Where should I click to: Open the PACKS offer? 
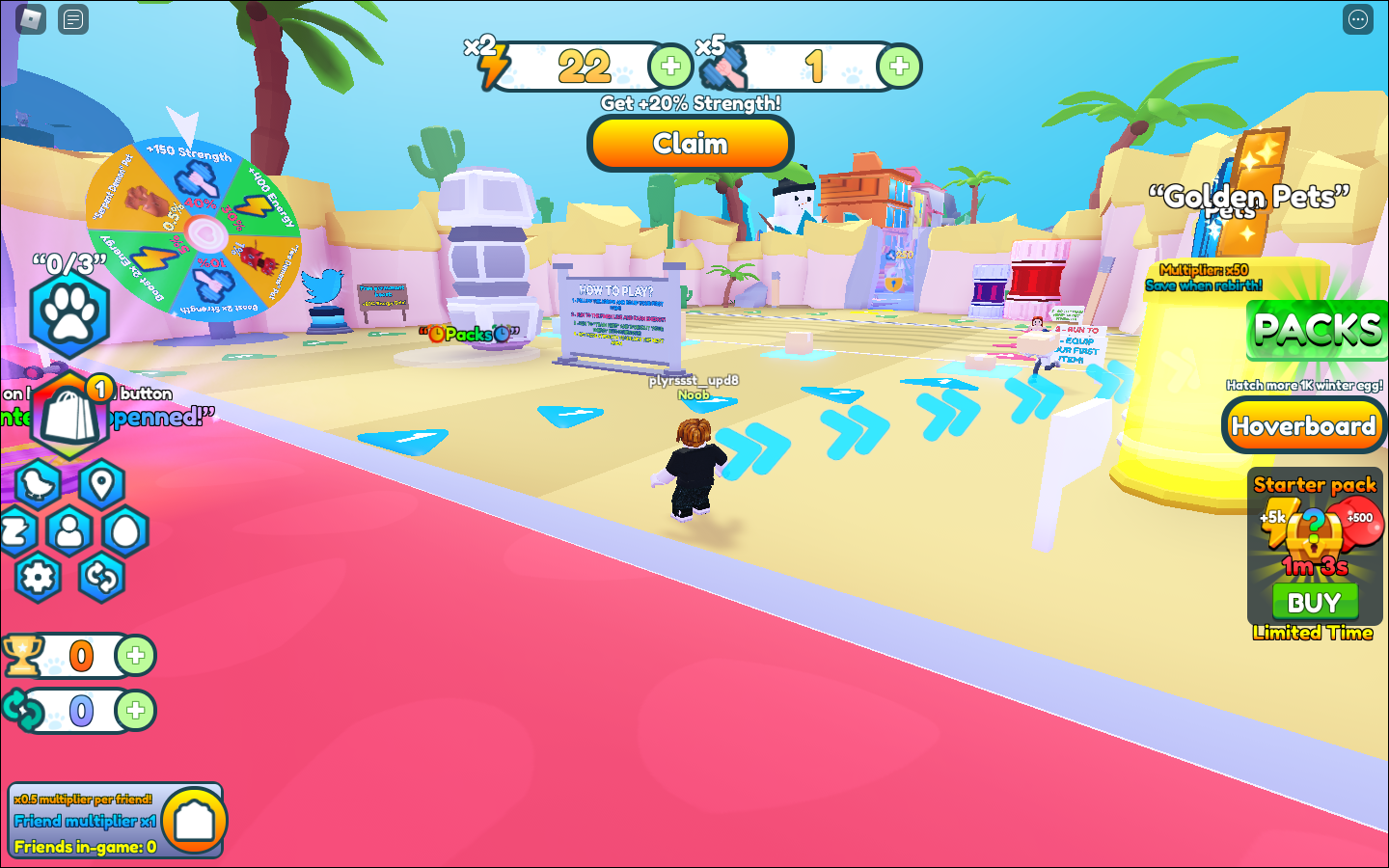pos(1317,330)
